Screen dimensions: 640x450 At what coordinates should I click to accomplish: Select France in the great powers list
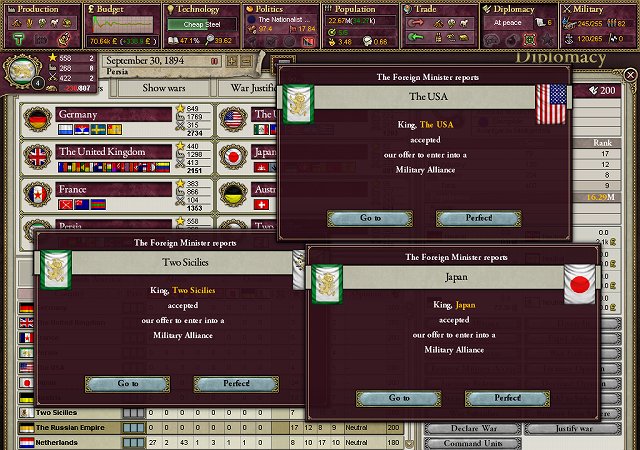(x=100, y=189)
